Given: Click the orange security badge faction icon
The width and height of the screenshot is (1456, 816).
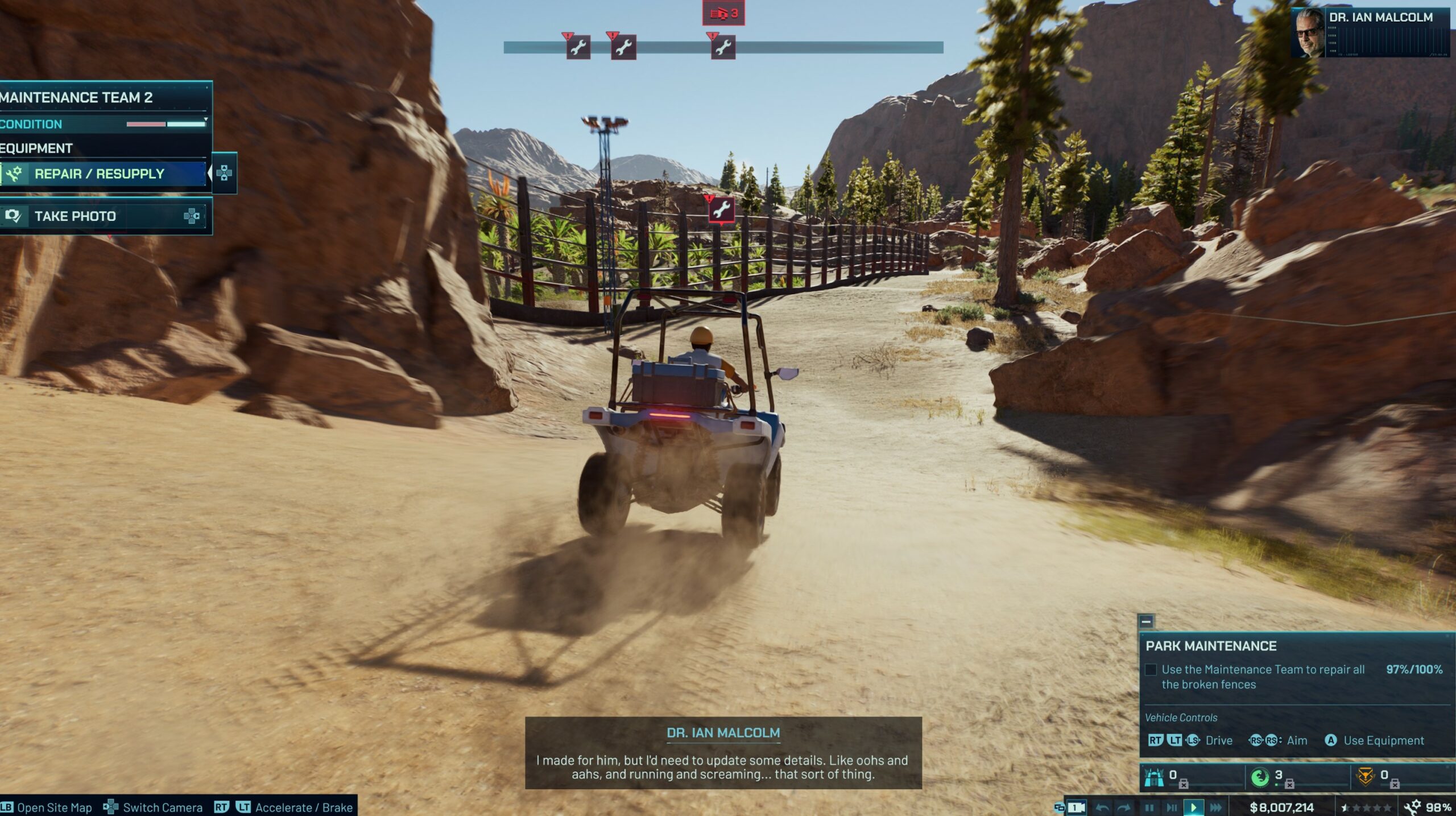Looking at the screenshot, I should pos(1366,777).
